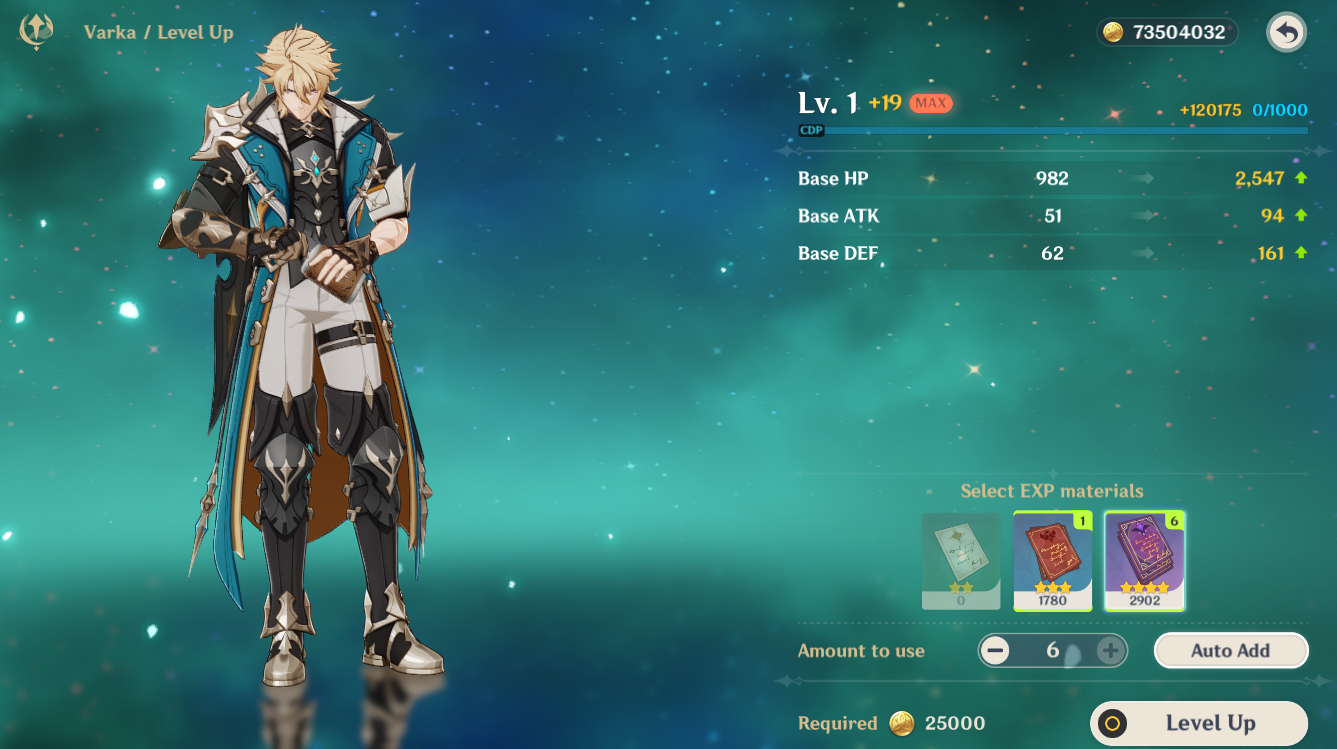Select the purple Hero's Wit book
This screenshot has width=1337, height=749.
click(1144, 560)
